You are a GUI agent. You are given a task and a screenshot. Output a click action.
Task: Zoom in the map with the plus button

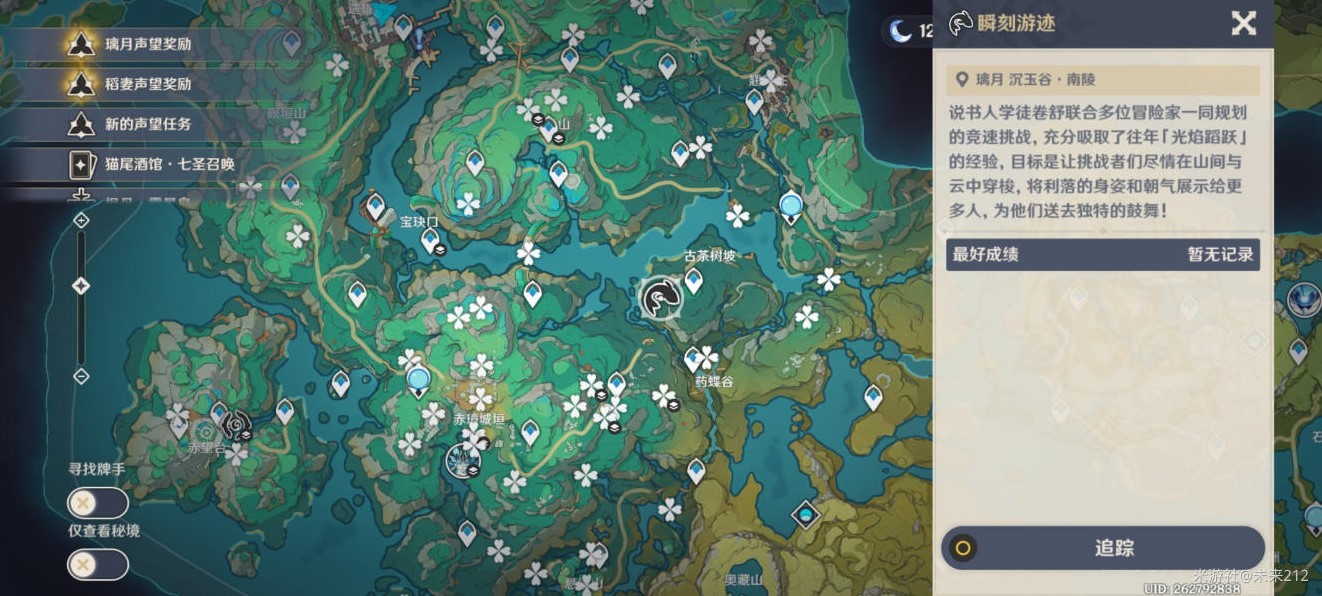coord(81,220)
